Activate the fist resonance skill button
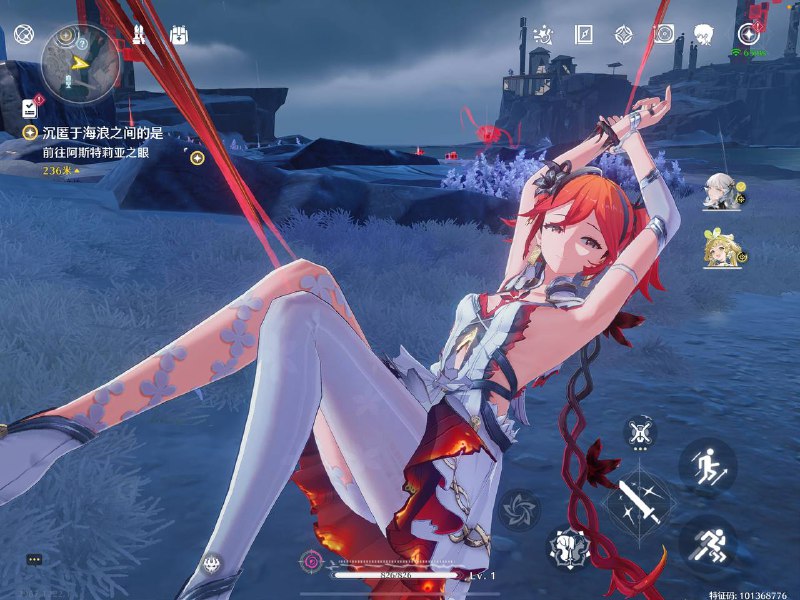This screenshot has width=800, height=600. [x=568, y=545]
